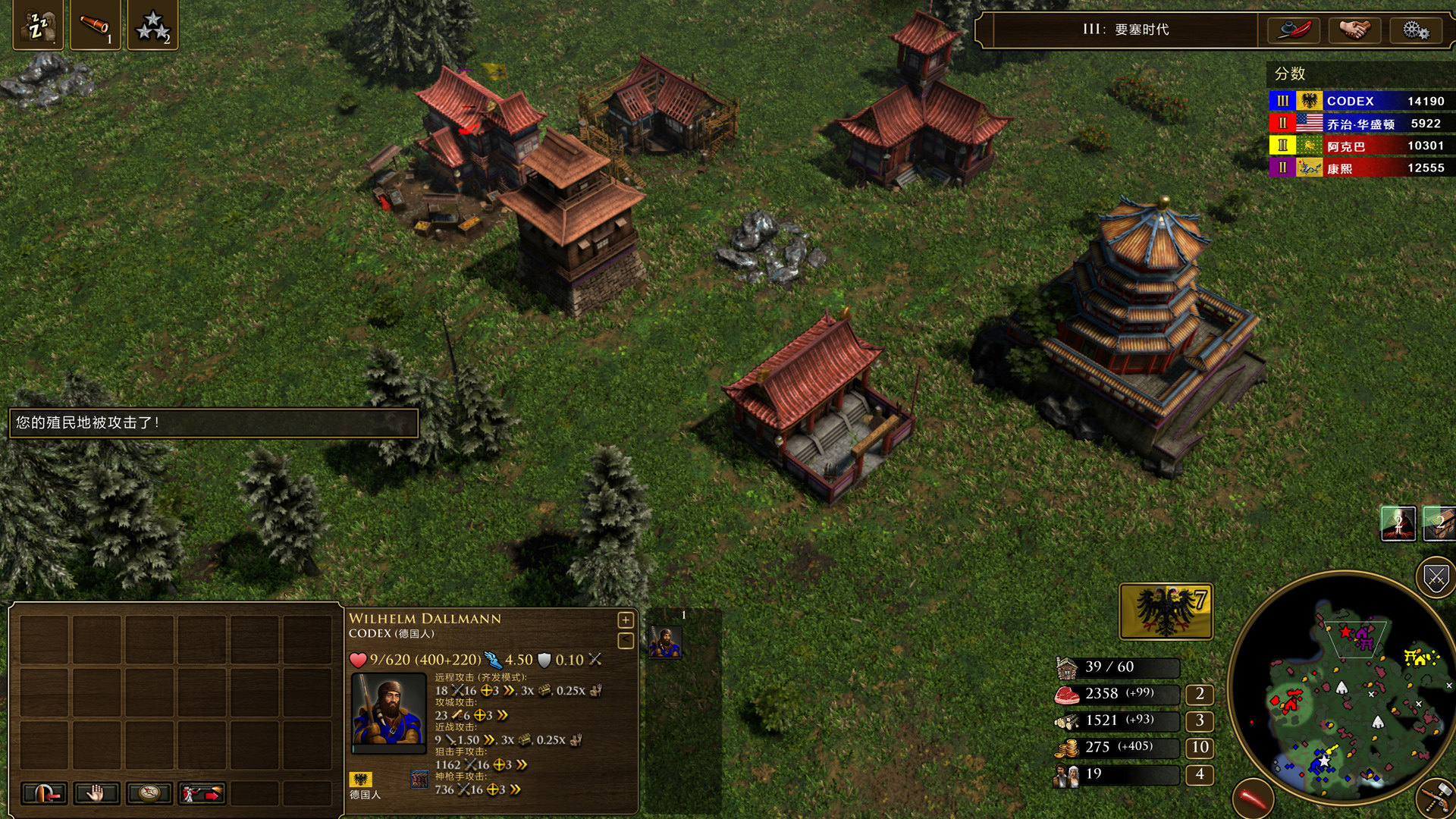Select the food villager count button
This screenshot has width=1456, height=819.
(1200, 694)
